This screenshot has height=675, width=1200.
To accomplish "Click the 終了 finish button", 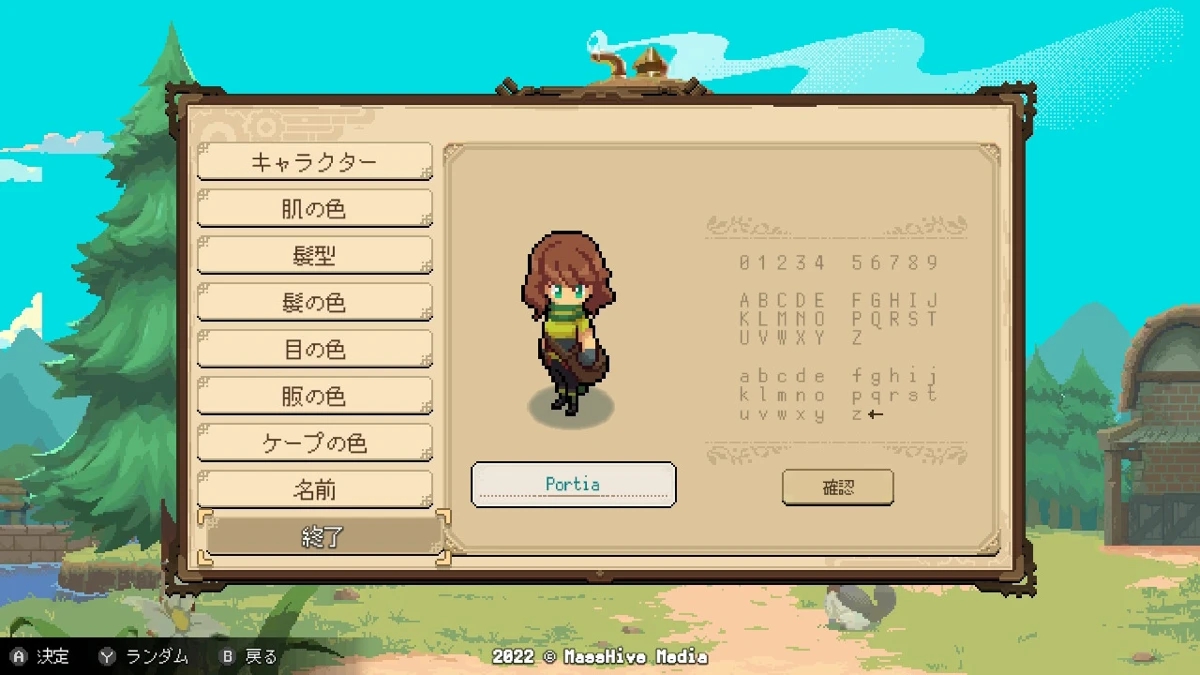I will pyautogui.click(x=322, y=537).
